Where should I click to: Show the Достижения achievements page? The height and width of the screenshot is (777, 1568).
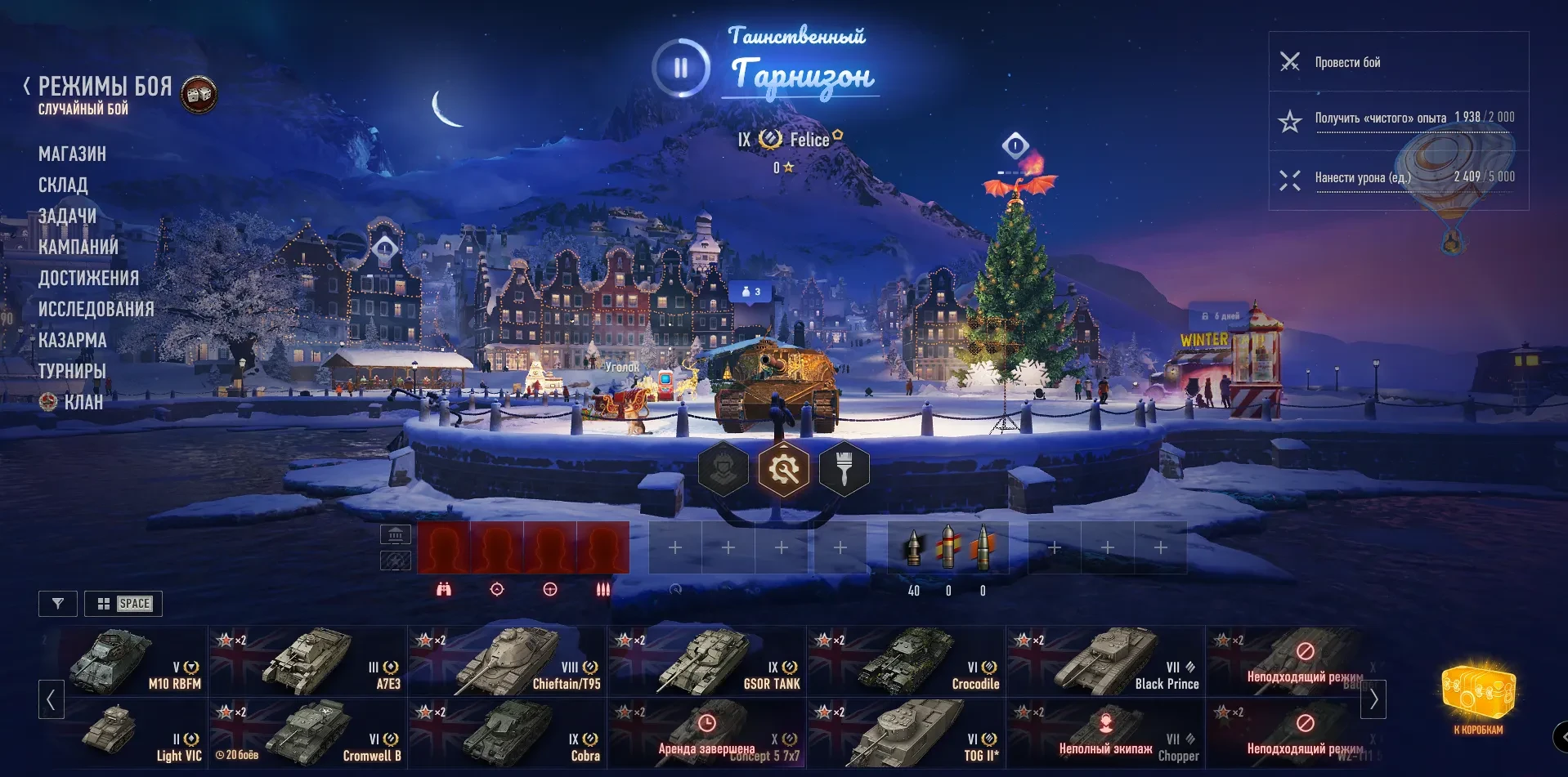(88, 278)
